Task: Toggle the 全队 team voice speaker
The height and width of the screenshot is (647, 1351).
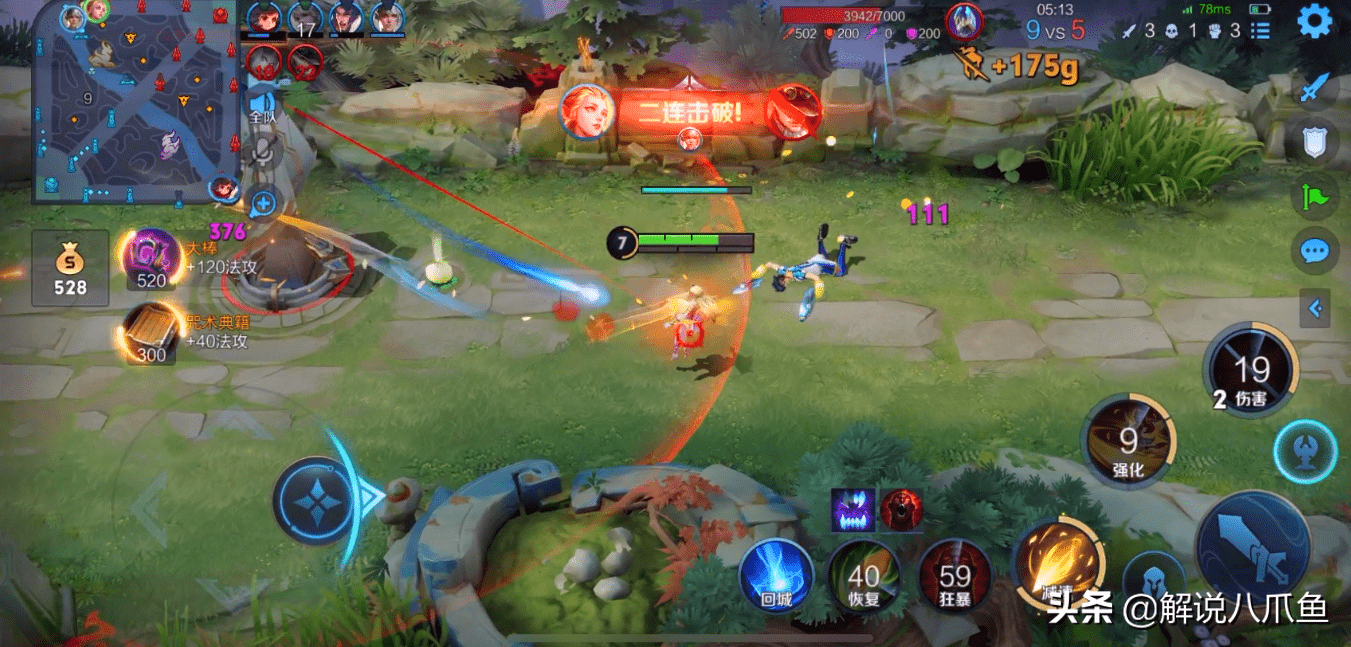Action: 263,105
